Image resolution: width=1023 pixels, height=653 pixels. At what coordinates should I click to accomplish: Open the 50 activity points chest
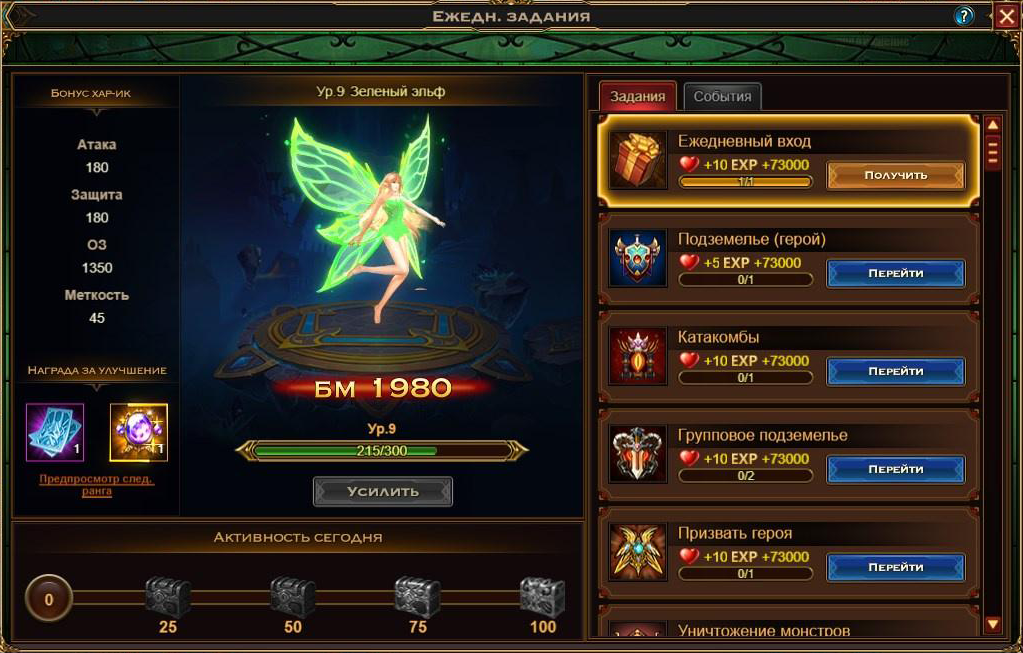click(293, 597)
